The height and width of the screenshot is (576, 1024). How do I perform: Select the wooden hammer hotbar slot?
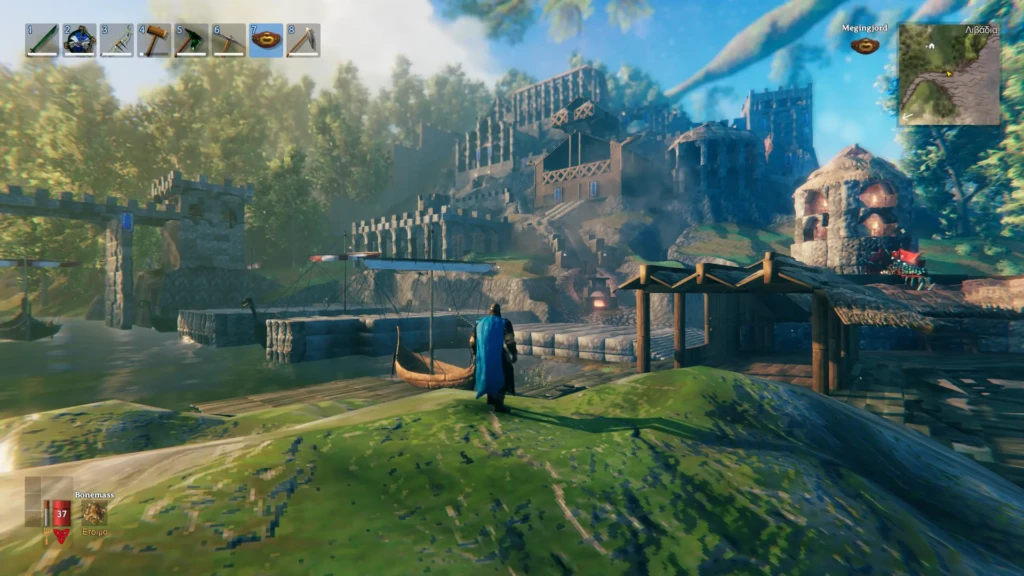pyautogui.click(x=154, y=40)
